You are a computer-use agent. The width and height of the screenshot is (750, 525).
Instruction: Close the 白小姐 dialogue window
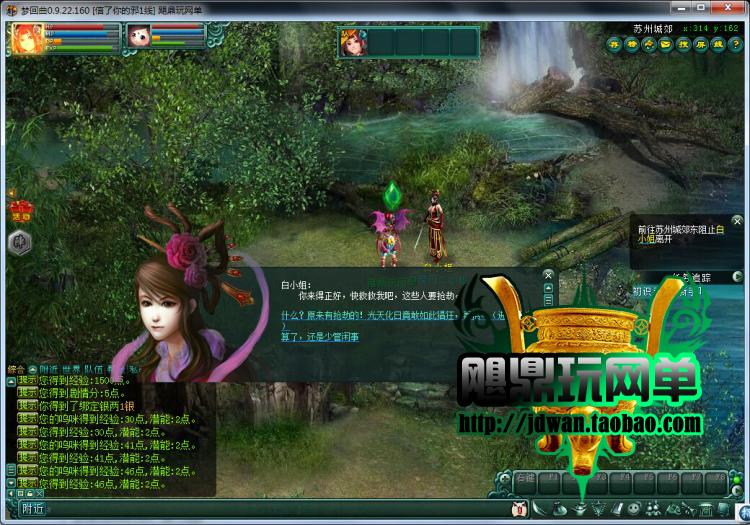[x=548, y=272]
